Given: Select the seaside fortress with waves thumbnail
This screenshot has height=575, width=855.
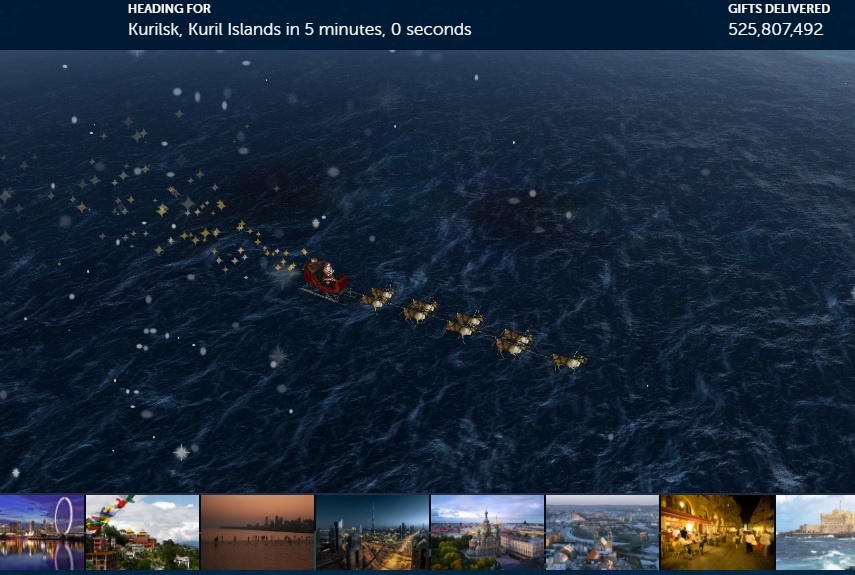Looking at the screenshot, I should coord(815,532).
